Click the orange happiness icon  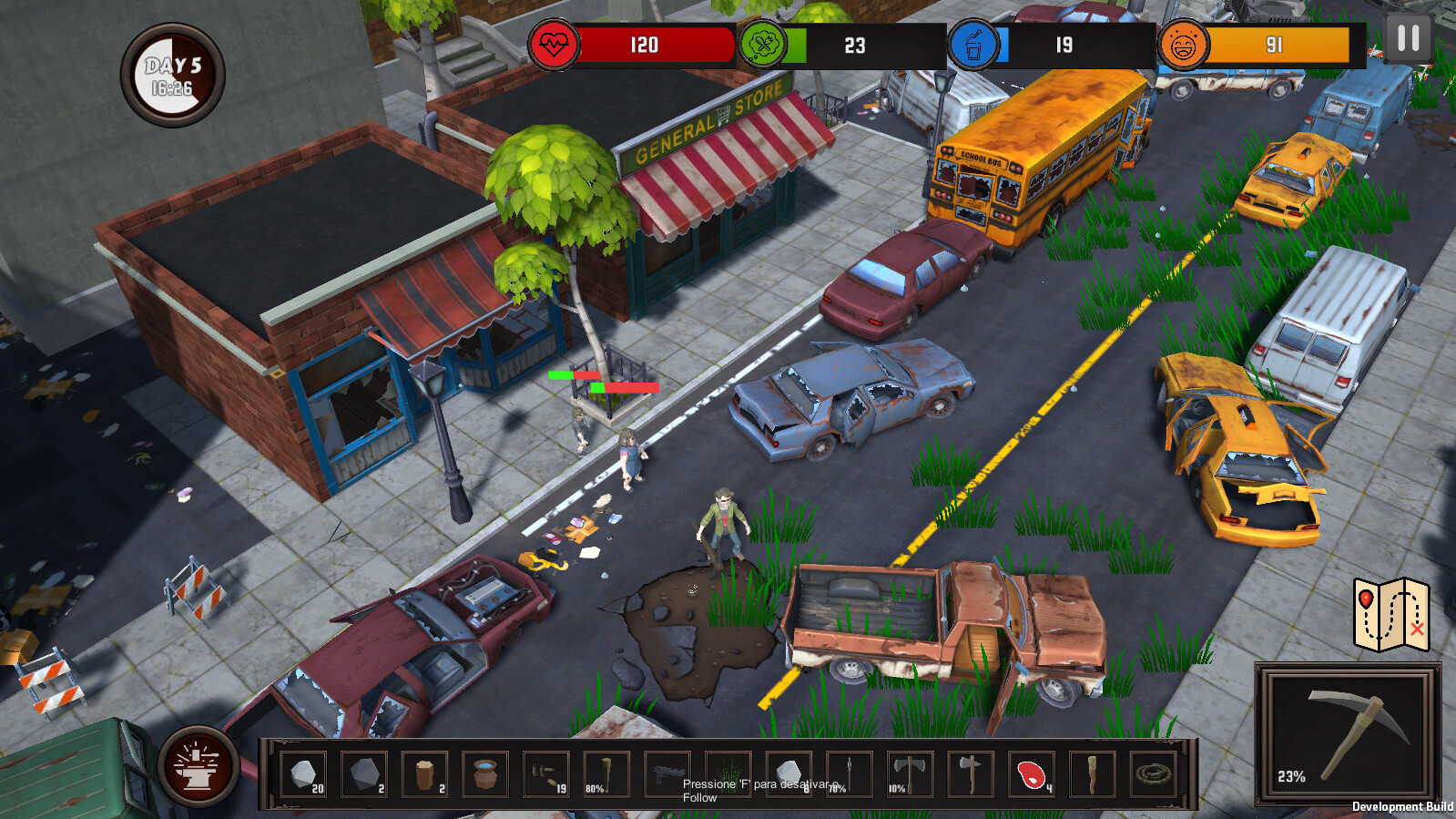(1184, 41)
